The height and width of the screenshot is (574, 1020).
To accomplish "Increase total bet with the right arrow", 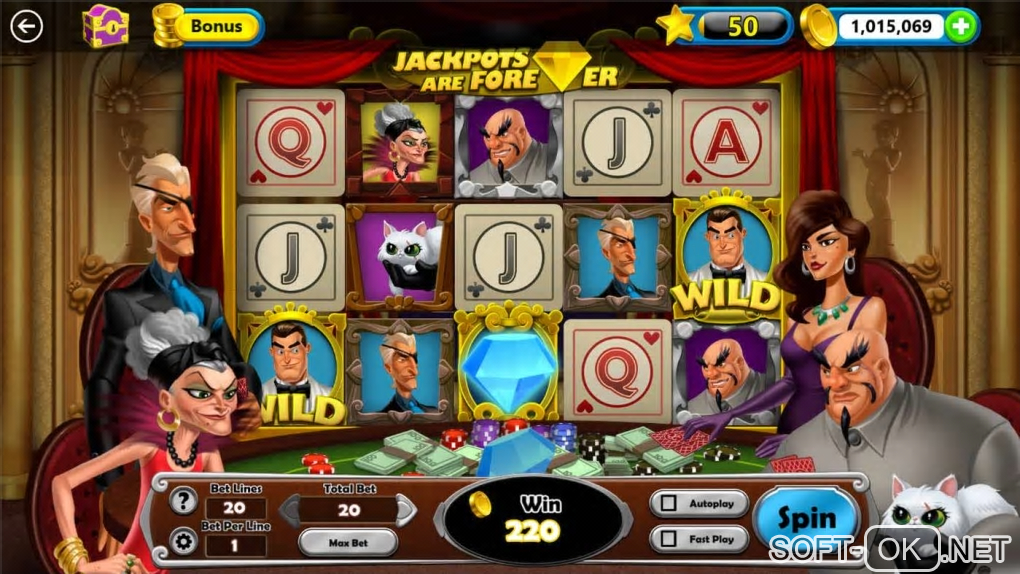I will point(407,511).
